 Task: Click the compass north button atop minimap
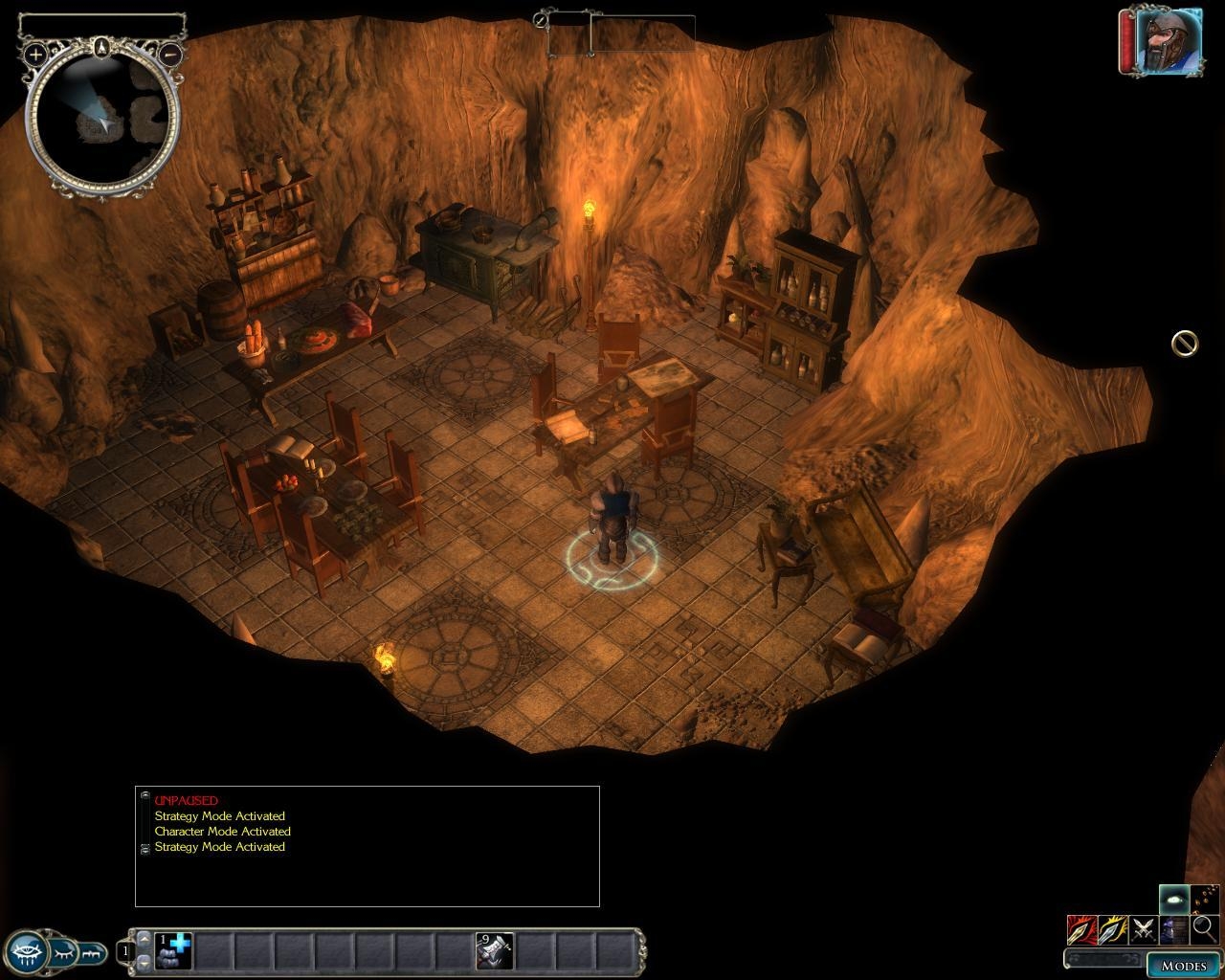coord(102,44)
